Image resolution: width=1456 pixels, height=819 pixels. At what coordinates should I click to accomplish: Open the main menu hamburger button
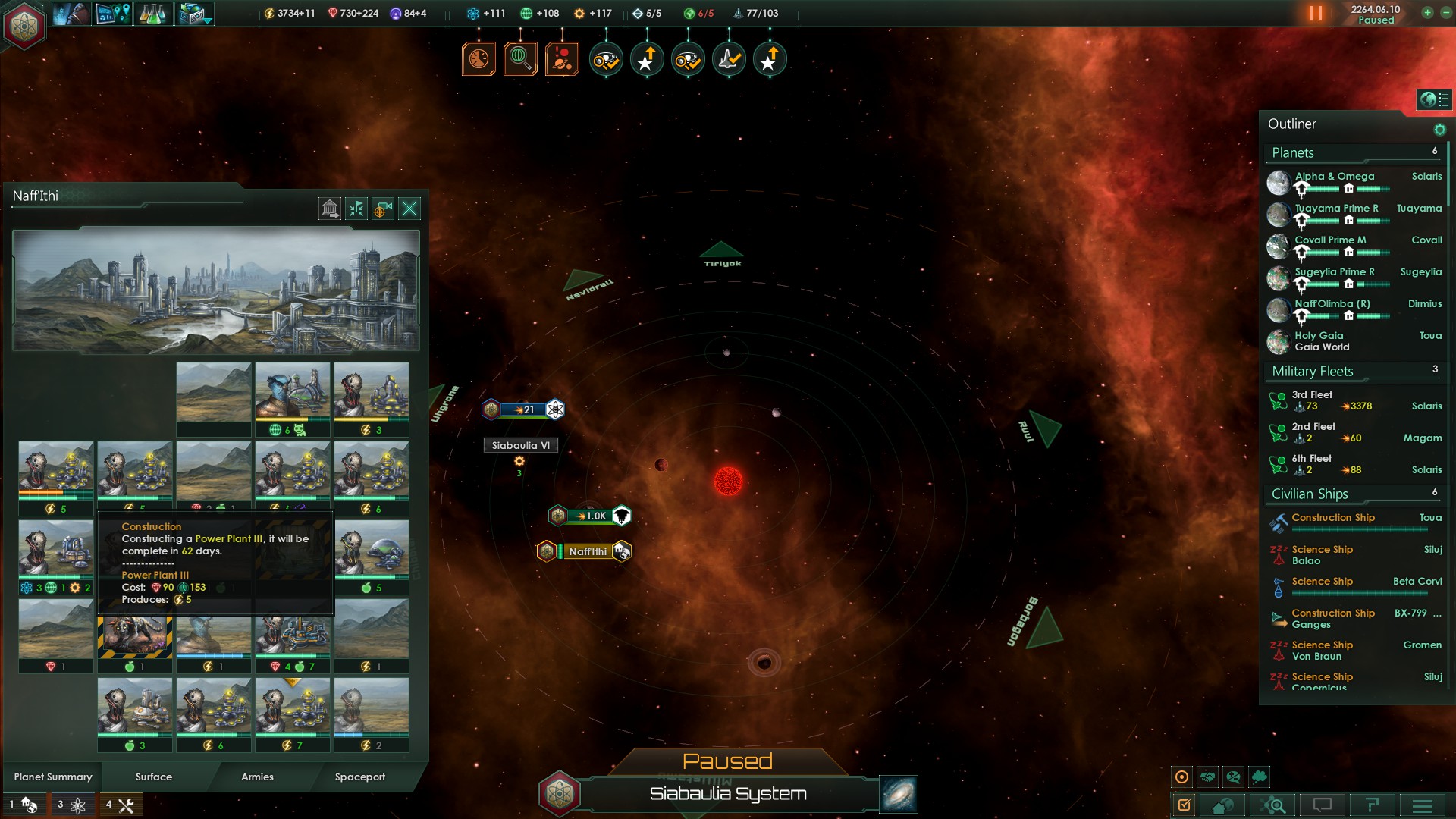pos(1423,805)
